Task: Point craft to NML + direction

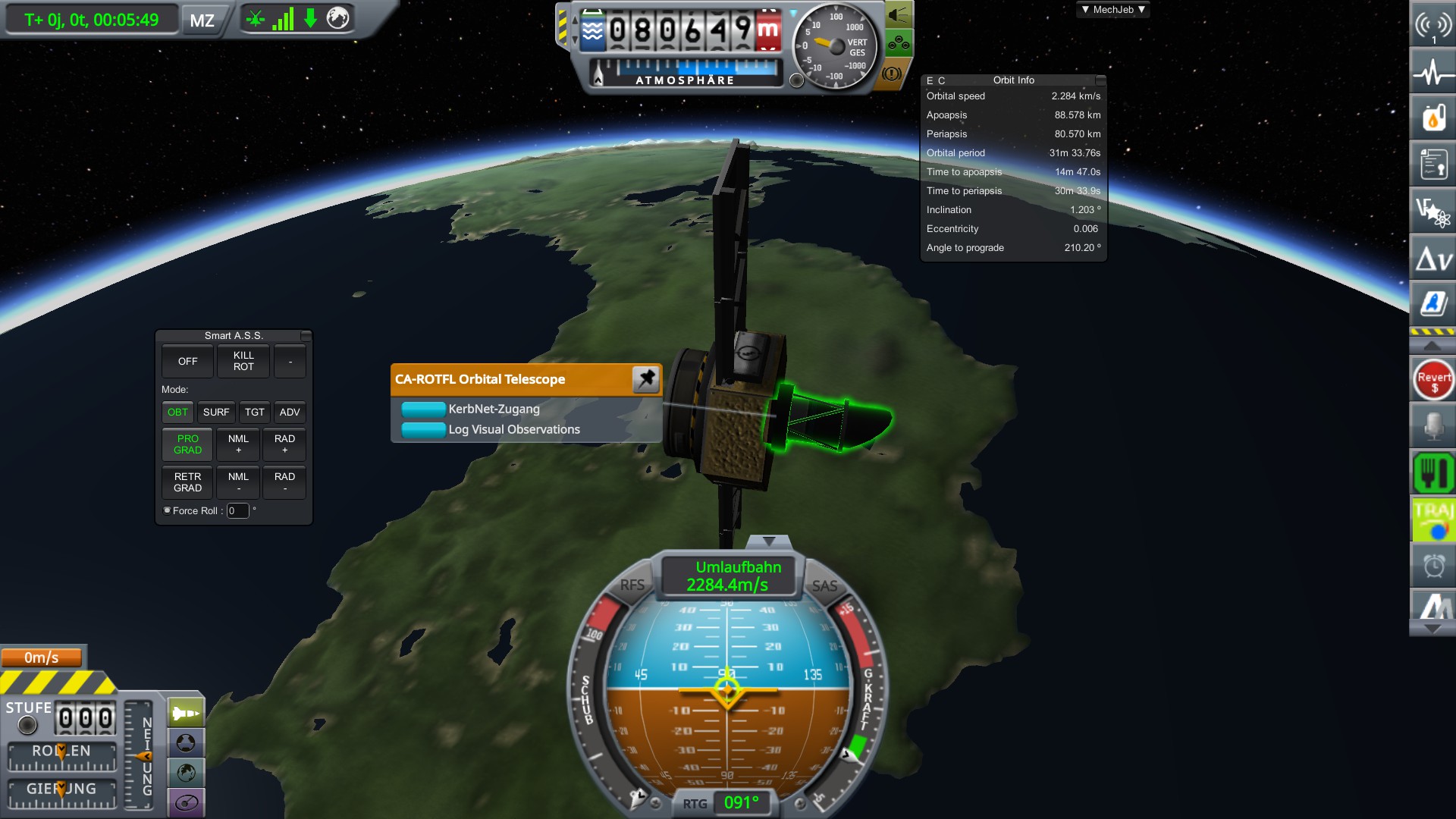Action: 238,444
